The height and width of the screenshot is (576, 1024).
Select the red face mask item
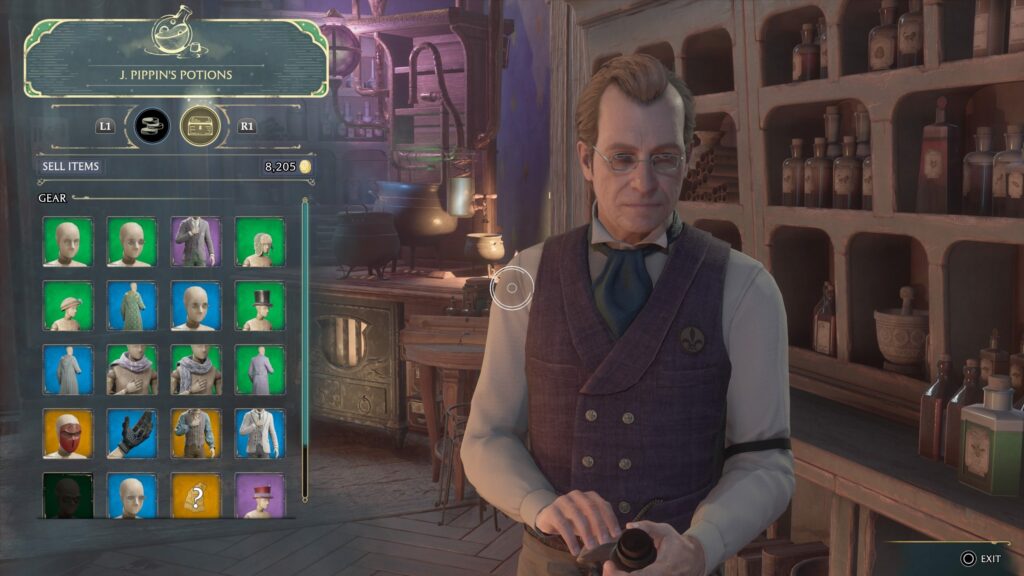(68, 434)
